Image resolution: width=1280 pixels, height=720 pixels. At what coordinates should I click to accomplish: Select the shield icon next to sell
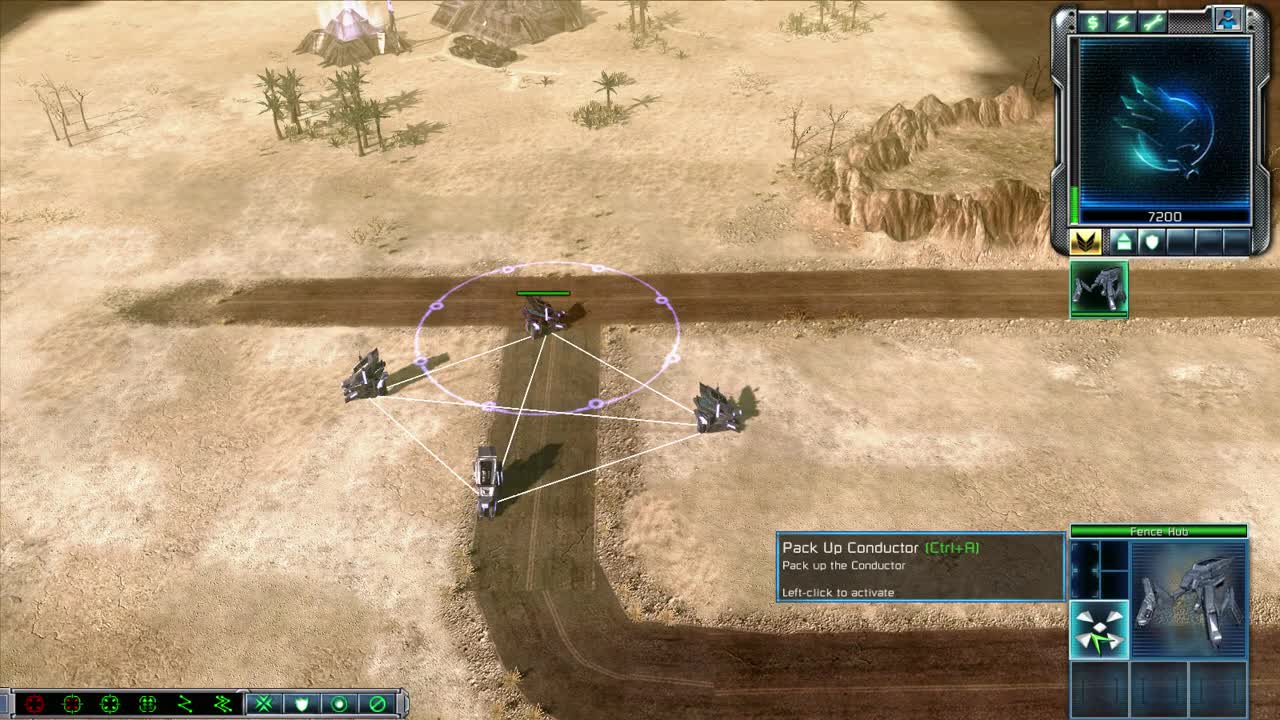(x=1152, y=242)
